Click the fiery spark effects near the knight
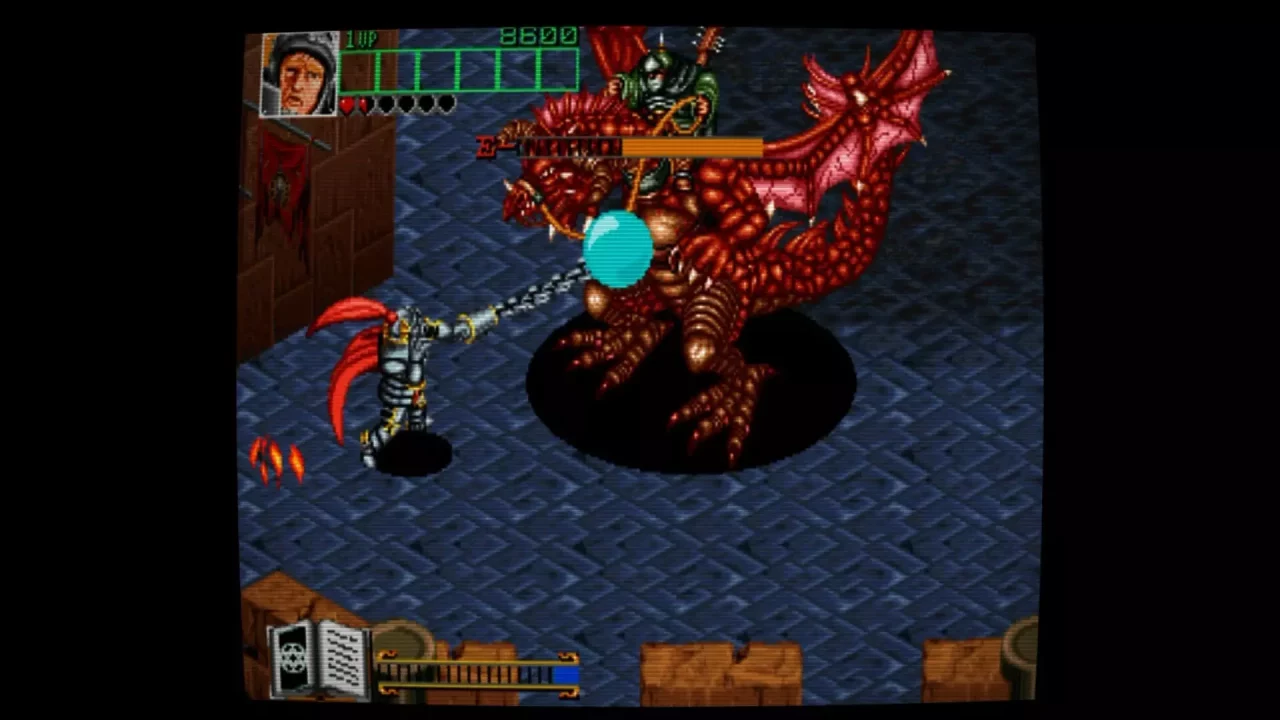Image resolution: width=1280 pixels, height=720 pixels. [277, 460]
